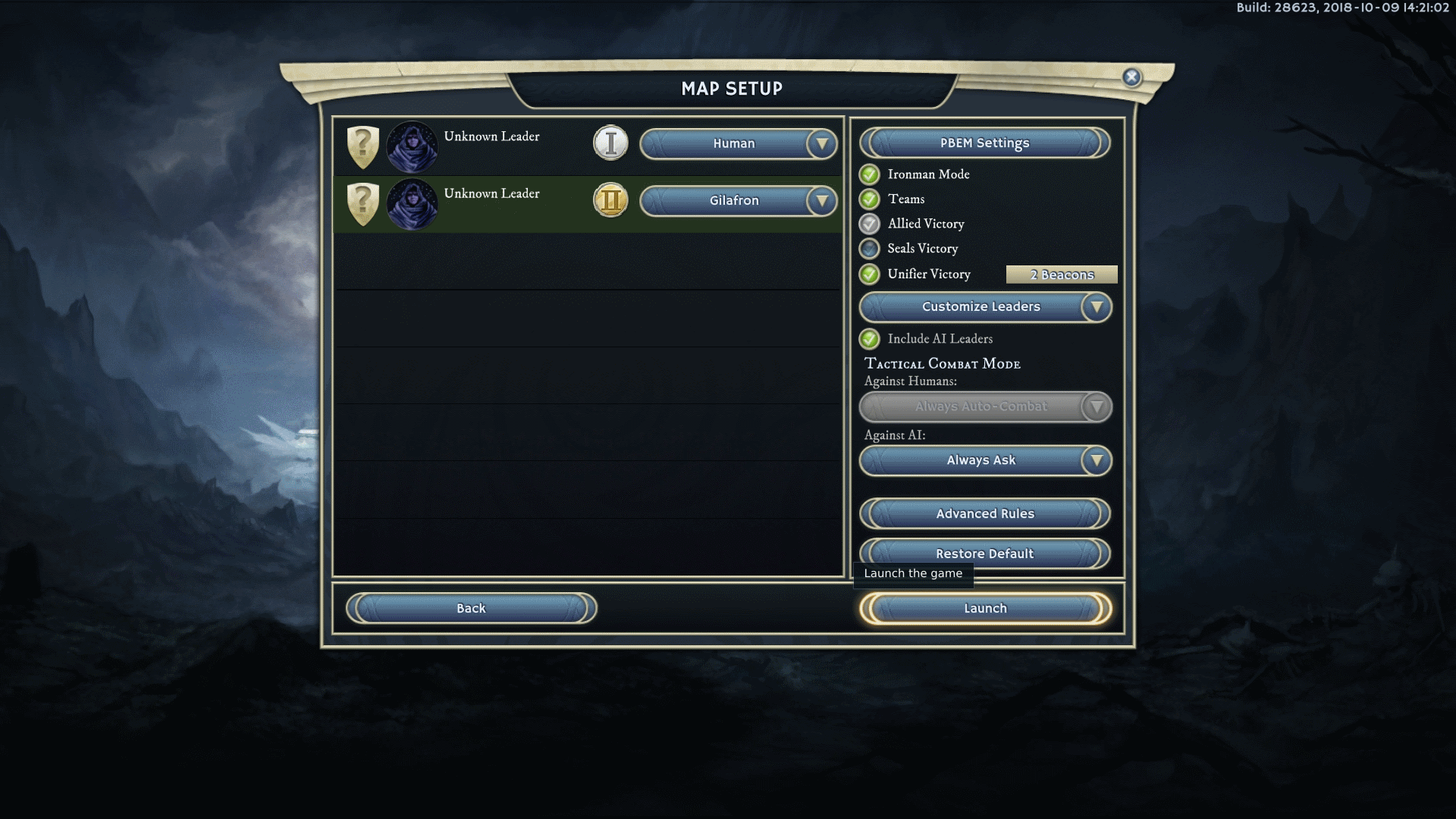Screen dimensions: 1456x819
Task: Select the first Unknown Leader portrait
Action: [412, 146]
